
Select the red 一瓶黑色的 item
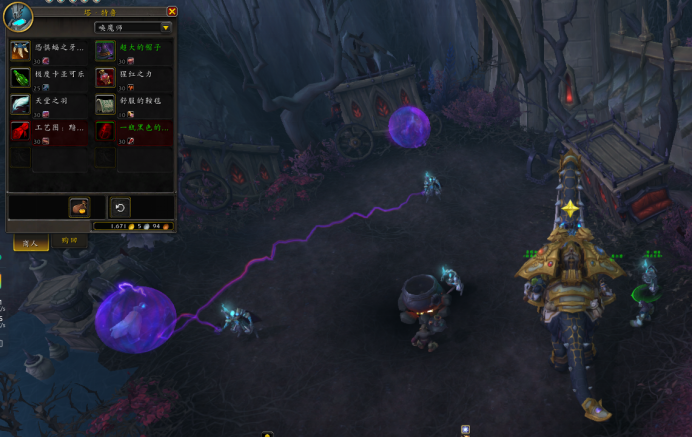105,131
